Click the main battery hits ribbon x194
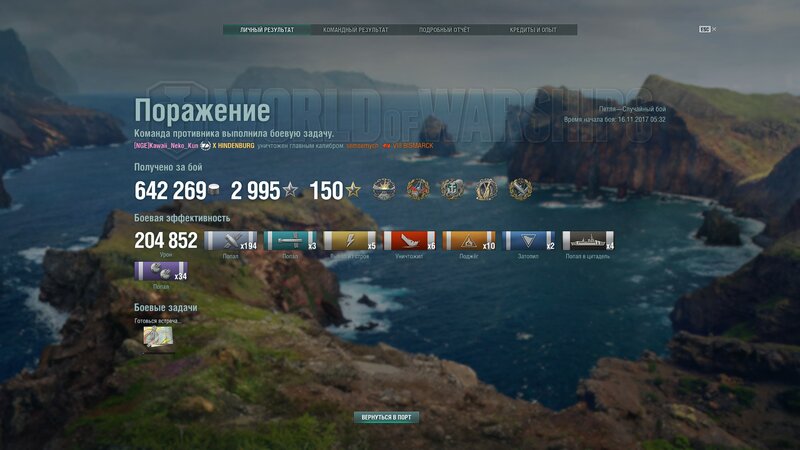The image size is (800, 450). pos(230,240)
